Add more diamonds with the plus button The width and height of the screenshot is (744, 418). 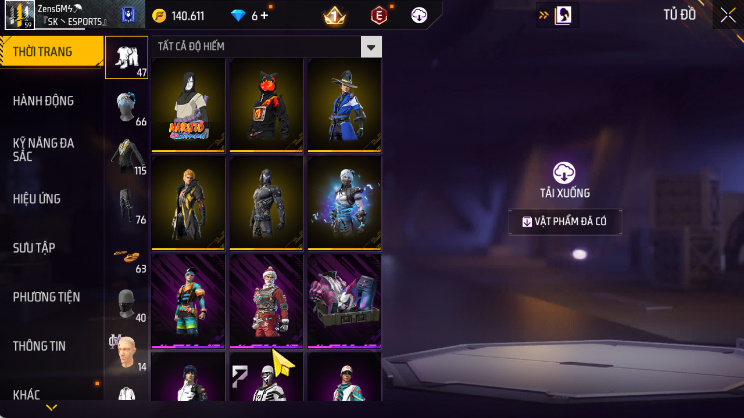(x=266, y=16)
